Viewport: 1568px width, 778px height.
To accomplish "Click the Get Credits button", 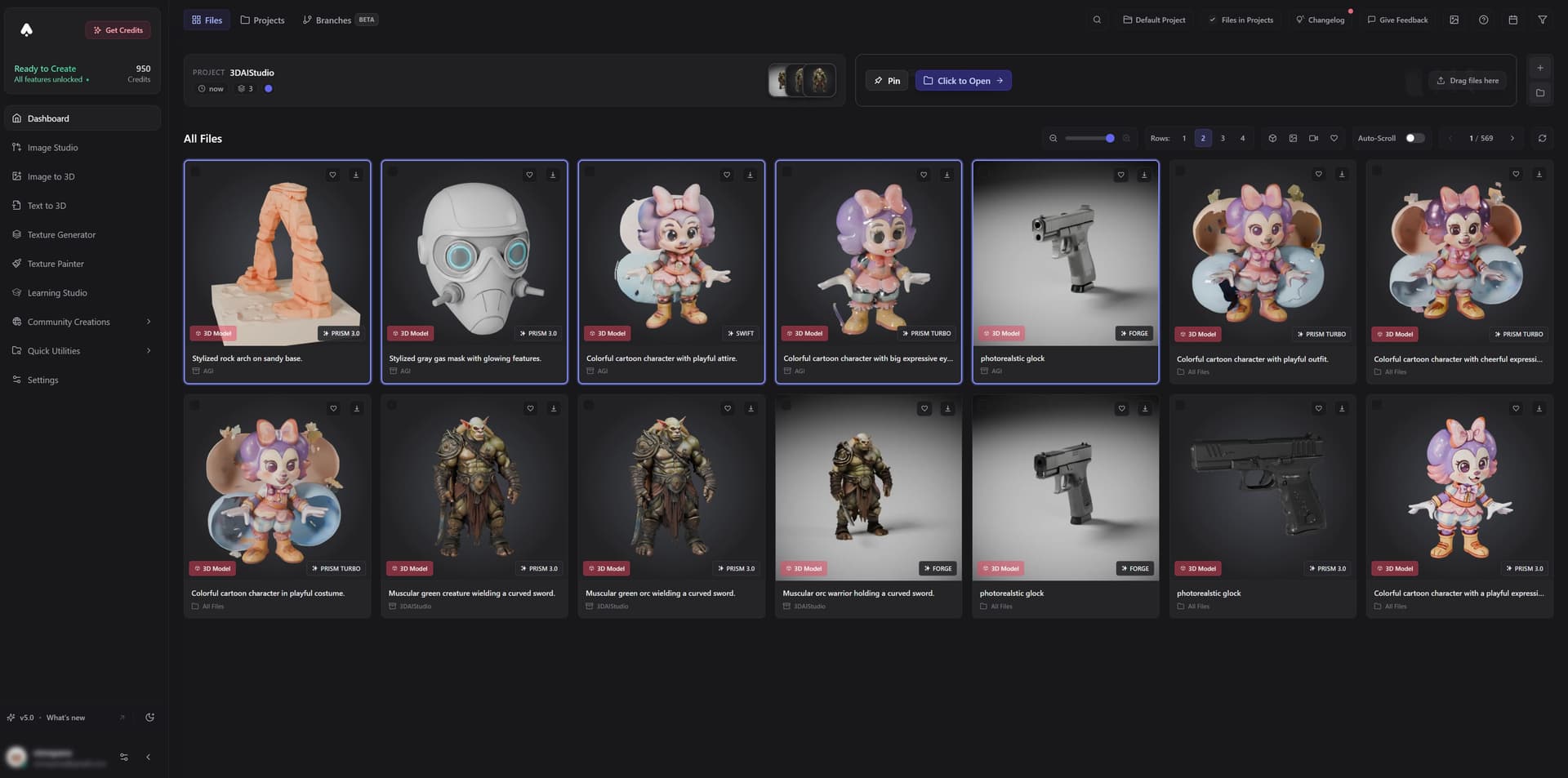I will point(118,29).
